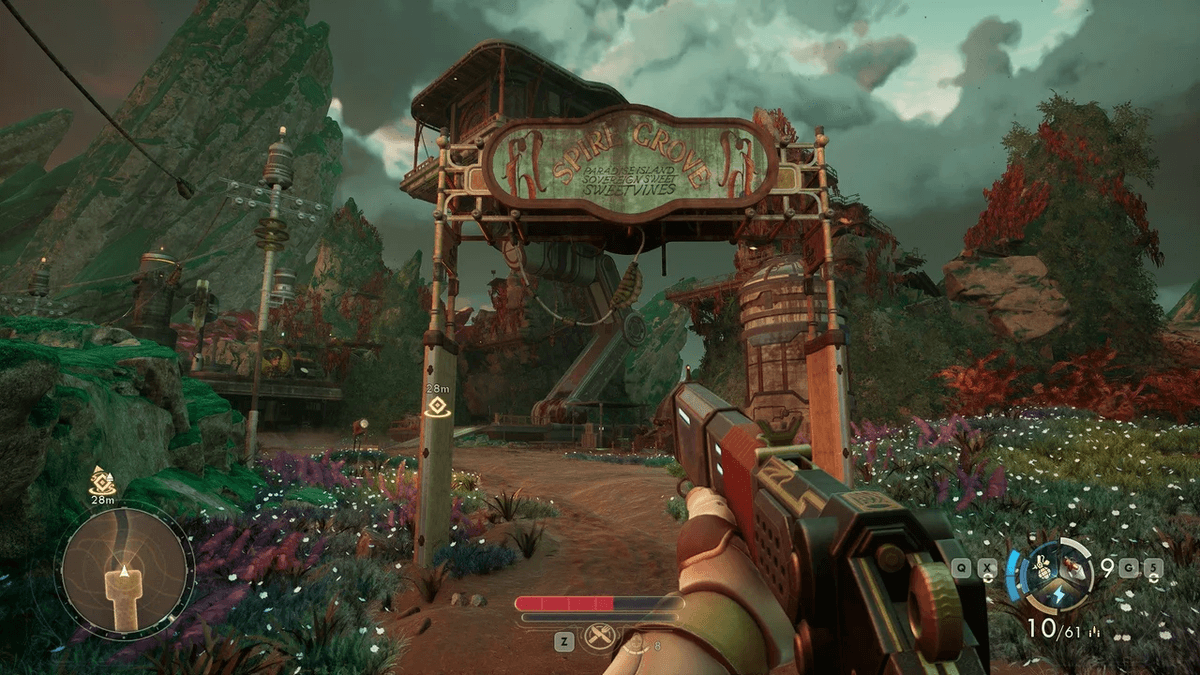This screenshot has width=1200, height=675.
Task: Click the crossed-tools icon below the health bar
Action: click(x=600, y=637)
